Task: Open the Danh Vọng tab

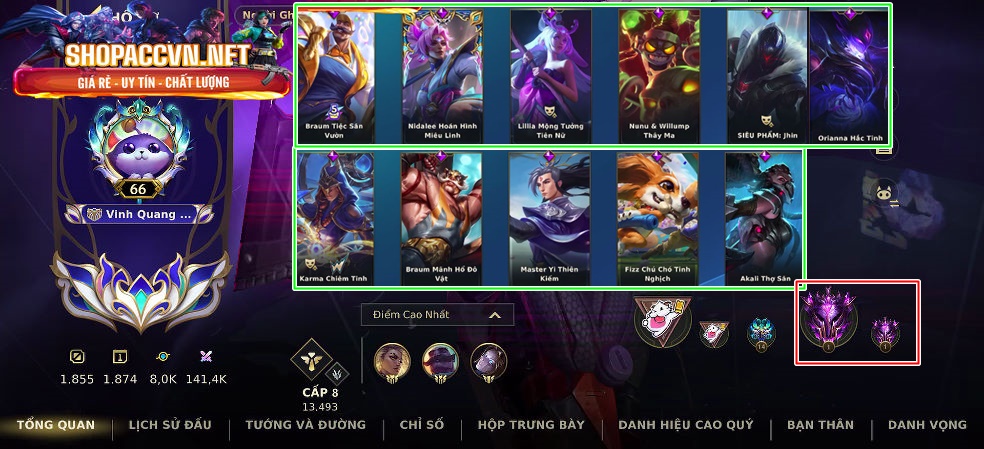Action: coord(927,425)
